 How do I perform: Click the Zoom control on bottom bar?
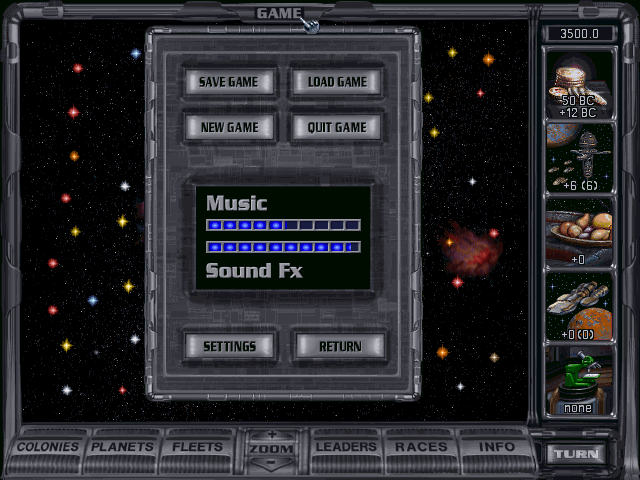pyautogui.click(x=271, y=448)
